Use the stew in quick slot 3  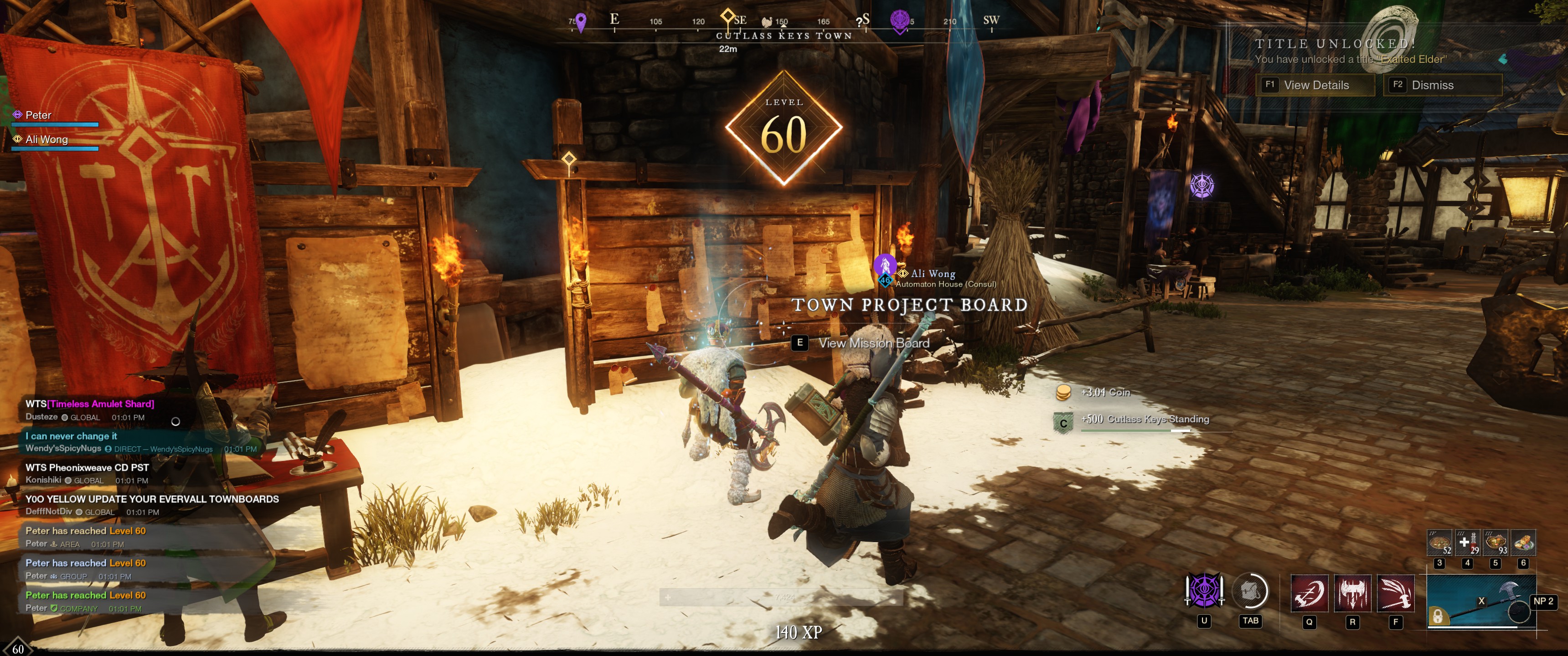coord(1440,543)
